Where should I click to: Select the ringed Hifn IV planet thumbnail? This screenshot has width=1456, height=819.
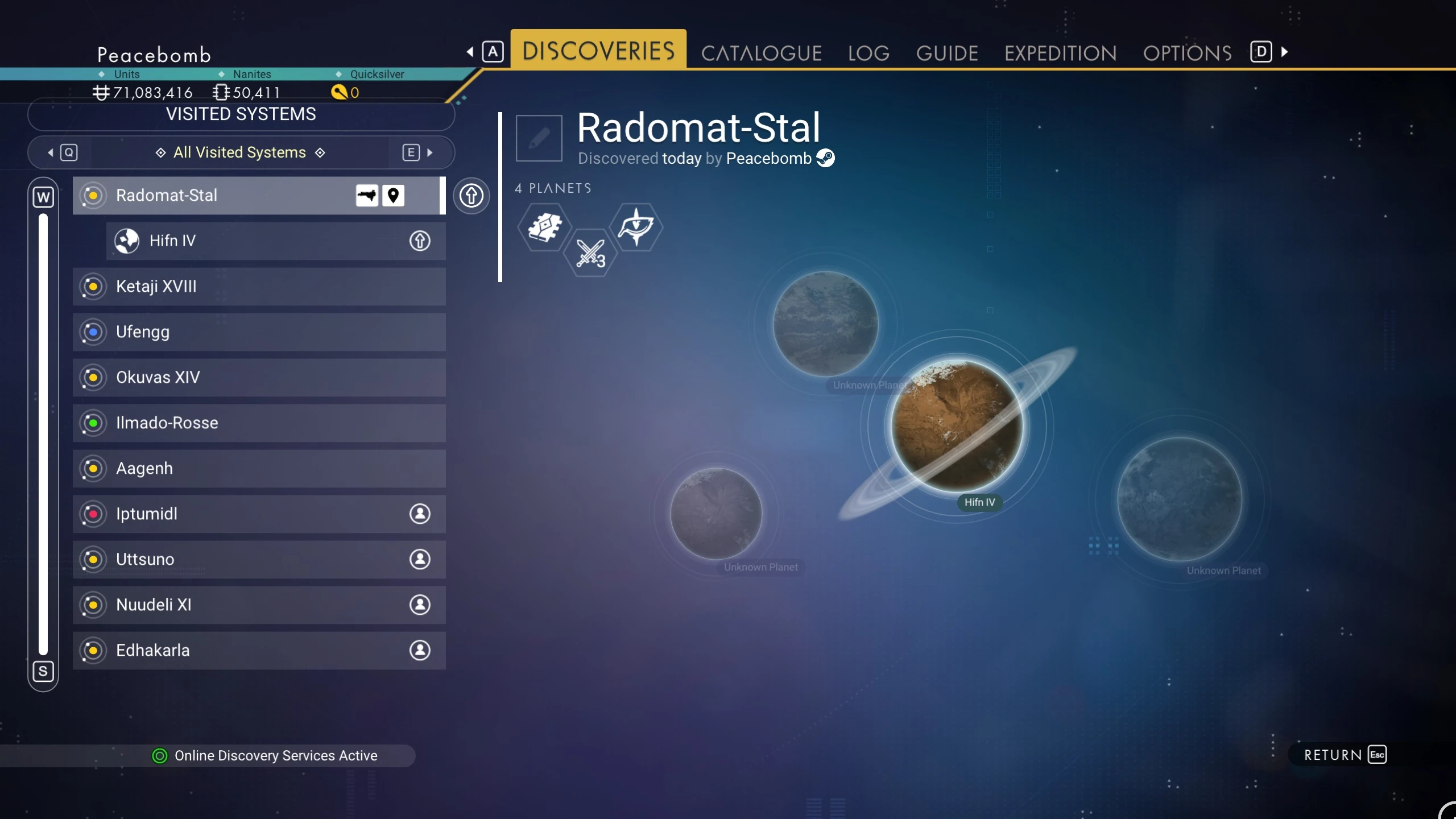click(957, 425)
